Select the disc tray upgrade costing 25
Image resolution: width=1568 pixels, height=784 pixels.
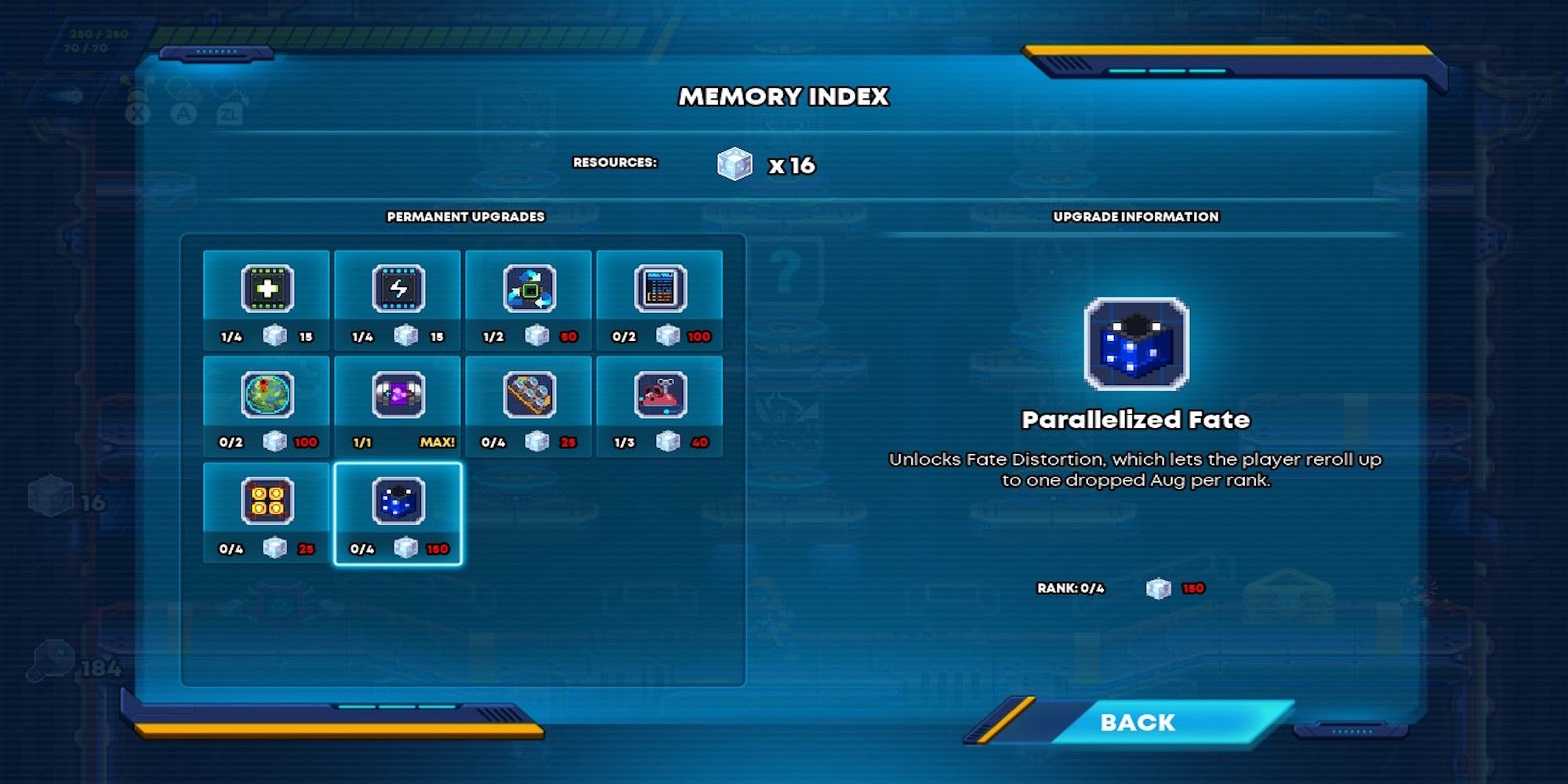(x=529, y=395)
